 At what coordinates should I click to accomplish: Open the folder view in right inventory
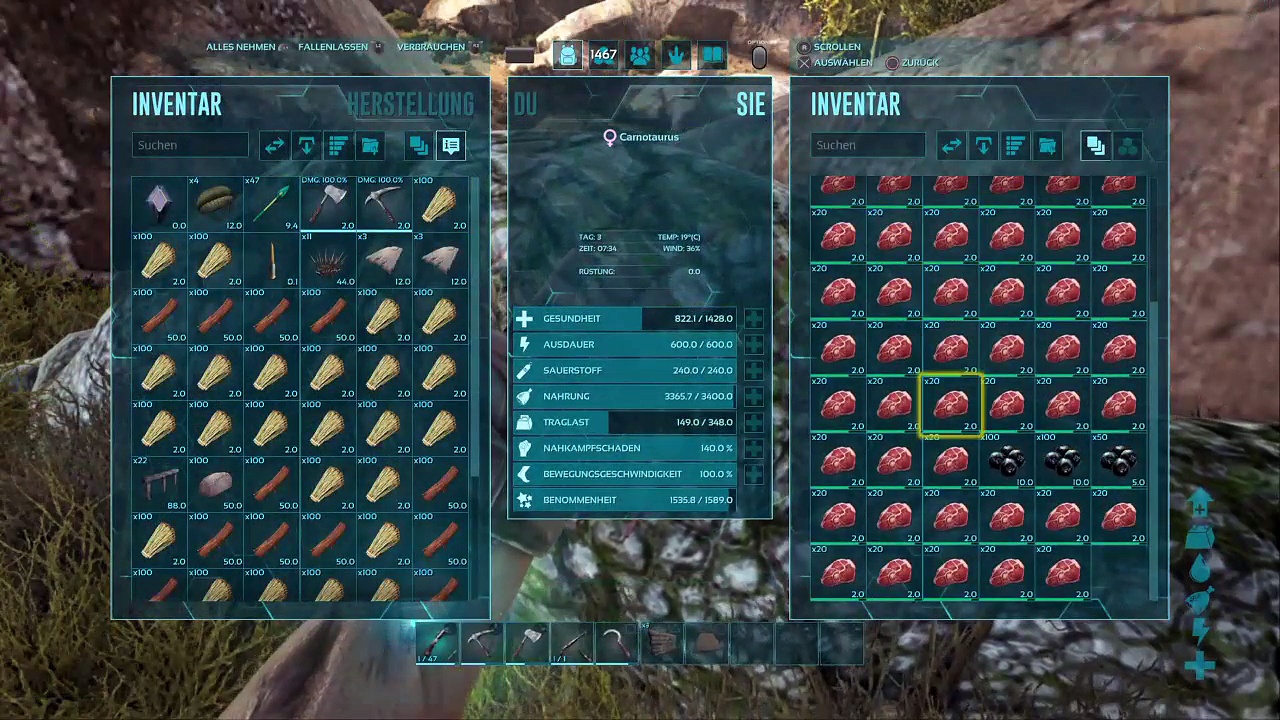pyautogui.click(x=1047, y=146)
